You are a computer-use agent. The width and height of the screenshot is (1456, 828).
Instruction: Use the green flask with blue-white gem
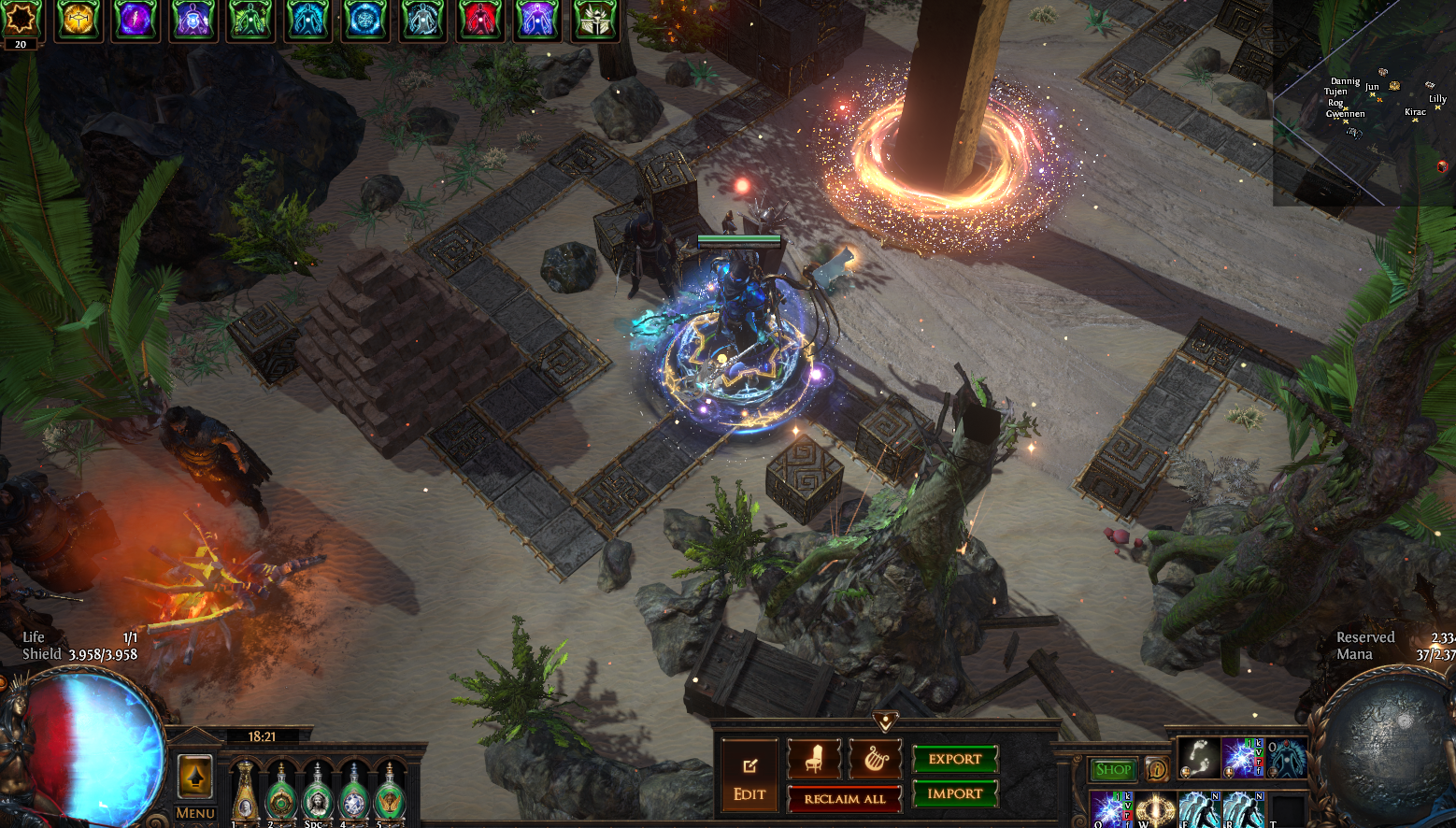(354, 794)
